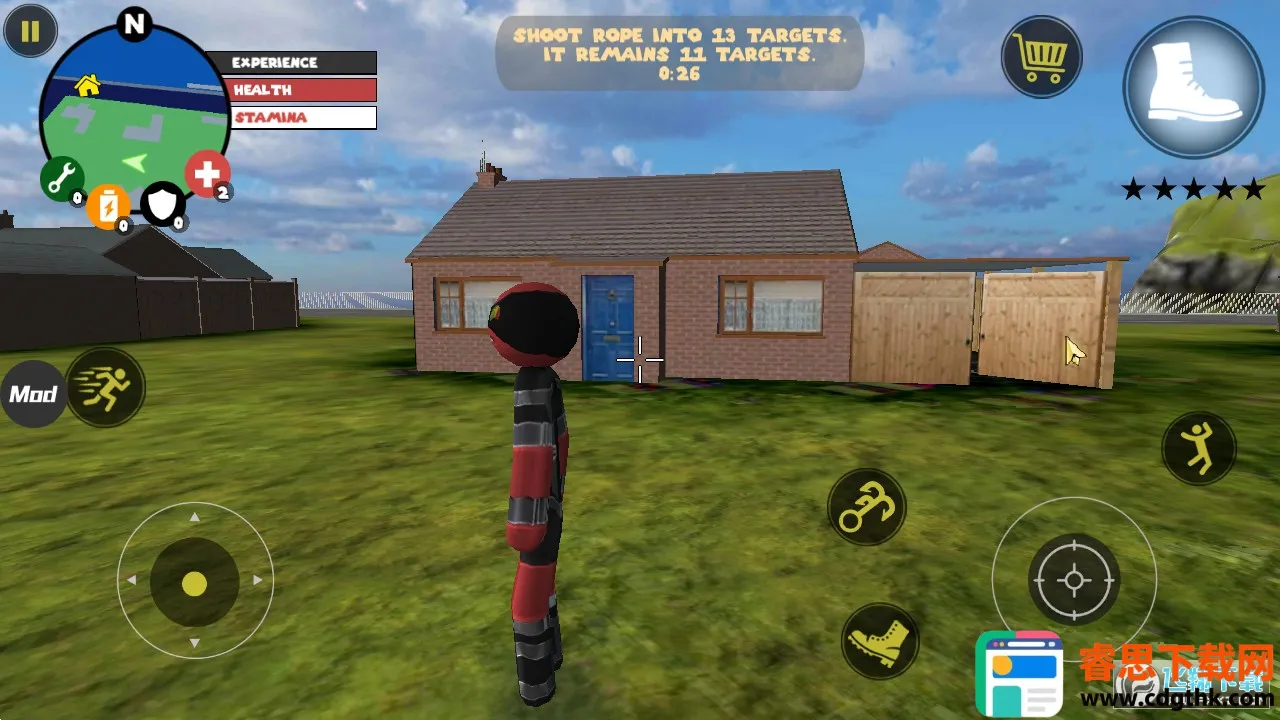Click the site logo watermark icon
This screenshot has width=1280, height=720.
point(1019,674)
